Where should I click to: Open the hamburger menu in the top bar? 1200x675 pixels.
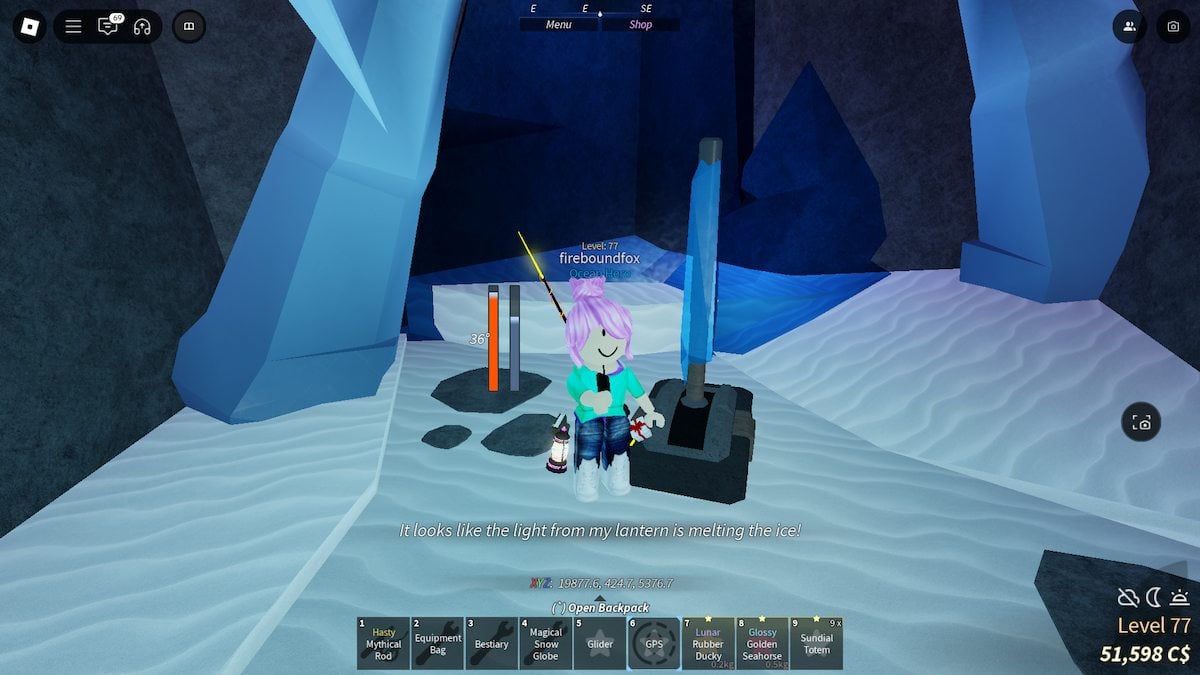73,27
